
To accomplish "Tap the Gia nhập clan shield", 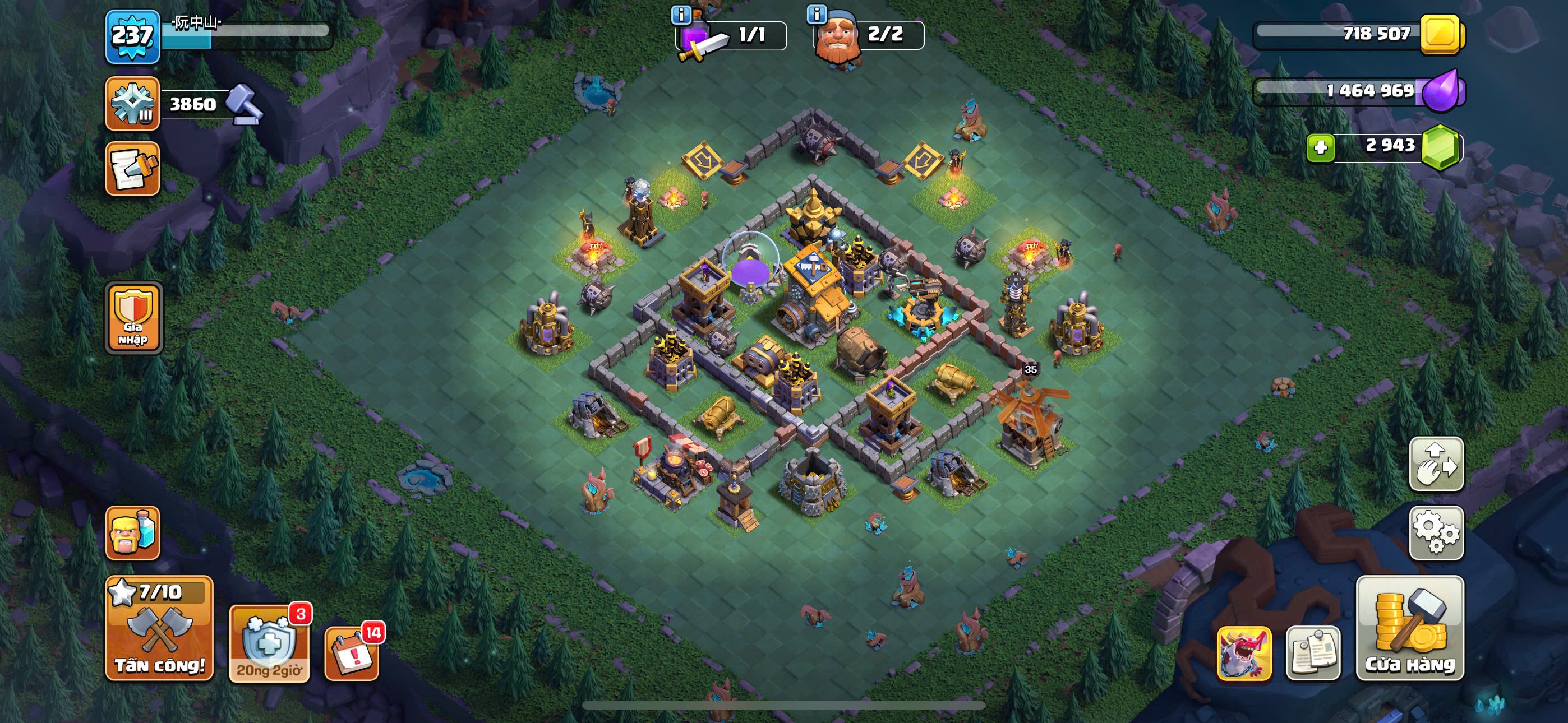I will click(x=133, y=318).
